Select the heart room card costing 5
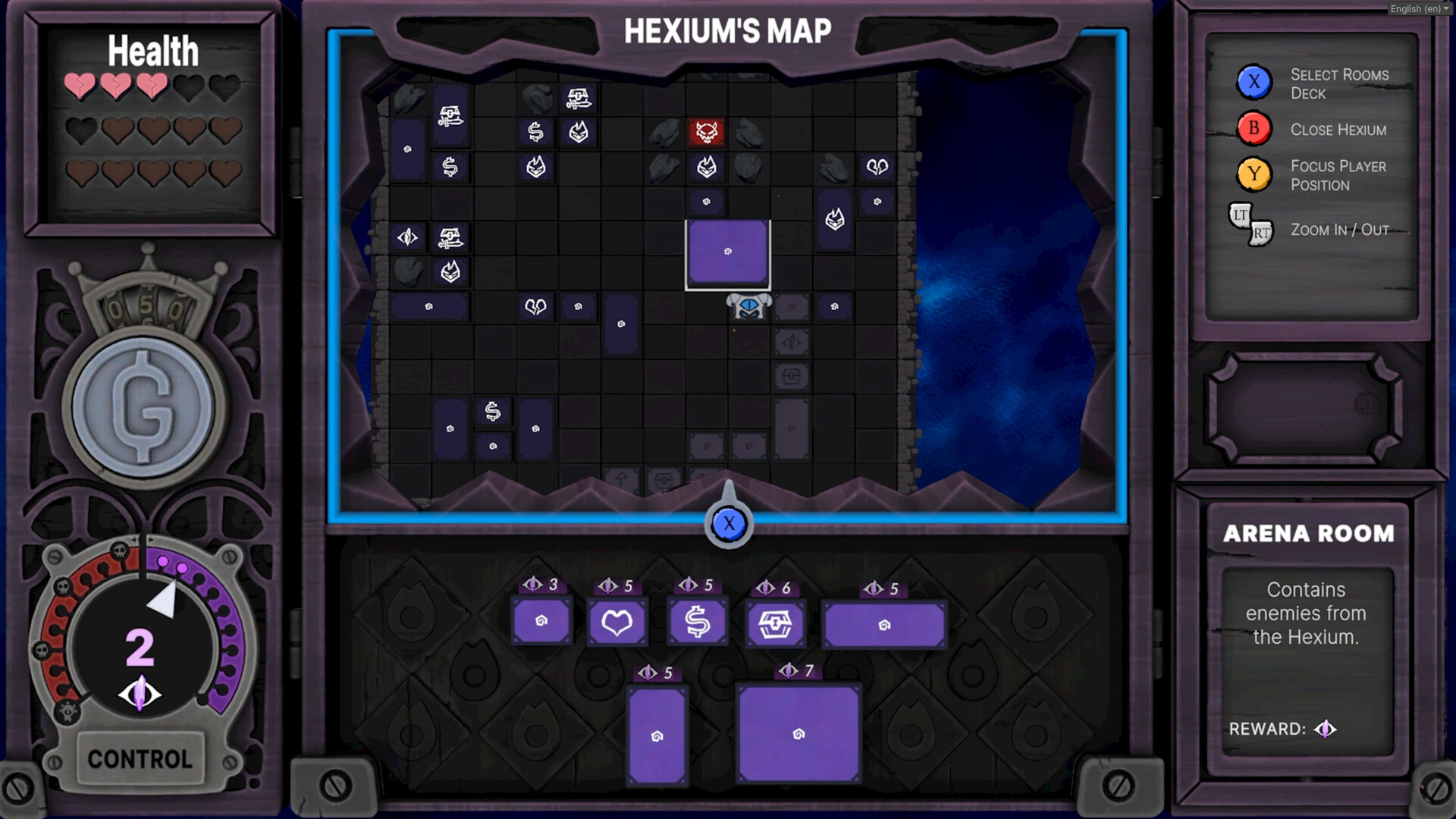 pyautogui.click(x=617, y=622)
